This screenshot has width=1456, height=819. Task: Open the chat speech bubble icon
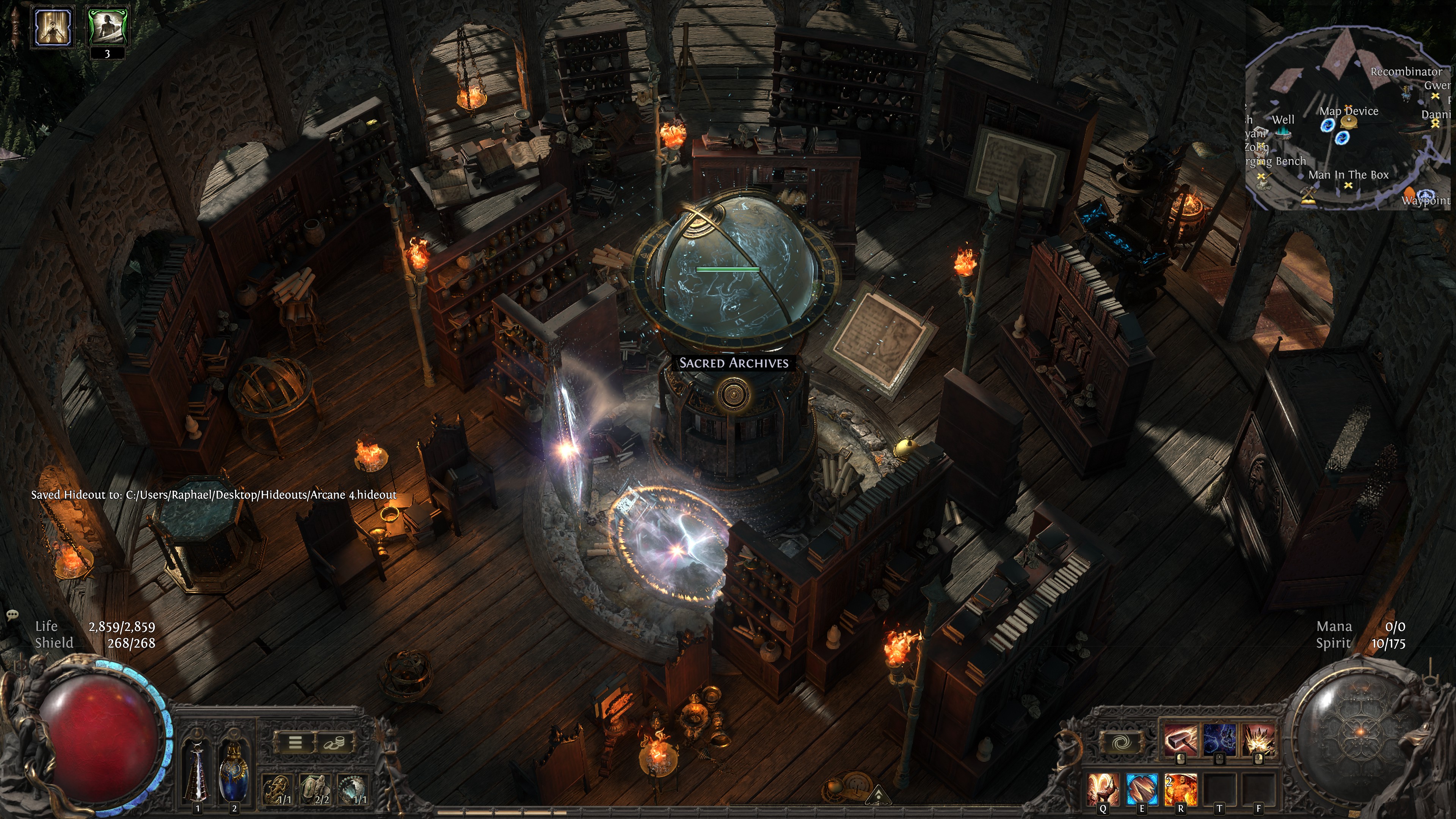[13, 614]
